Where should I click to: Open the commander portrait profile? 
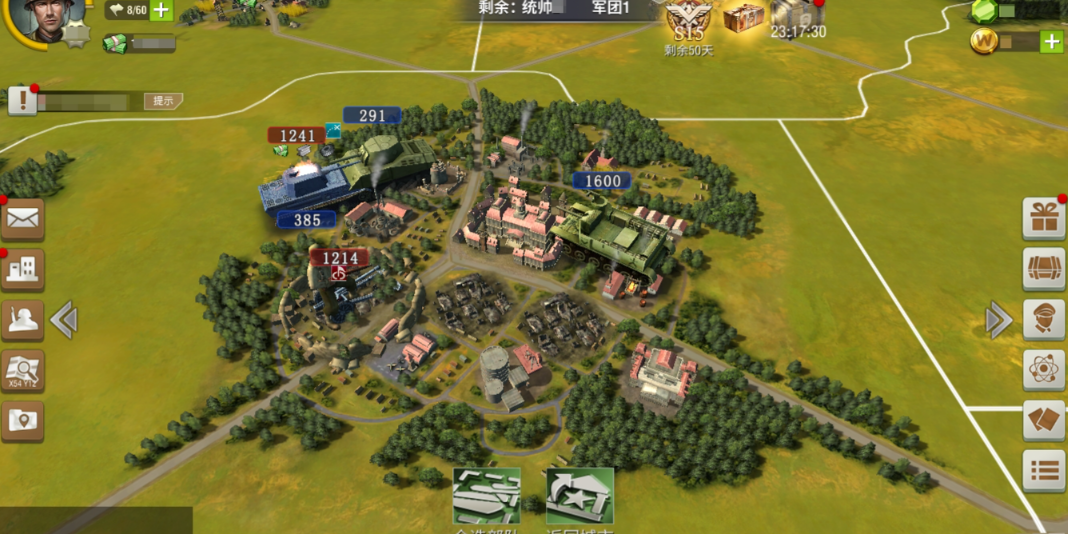point(45,20)
